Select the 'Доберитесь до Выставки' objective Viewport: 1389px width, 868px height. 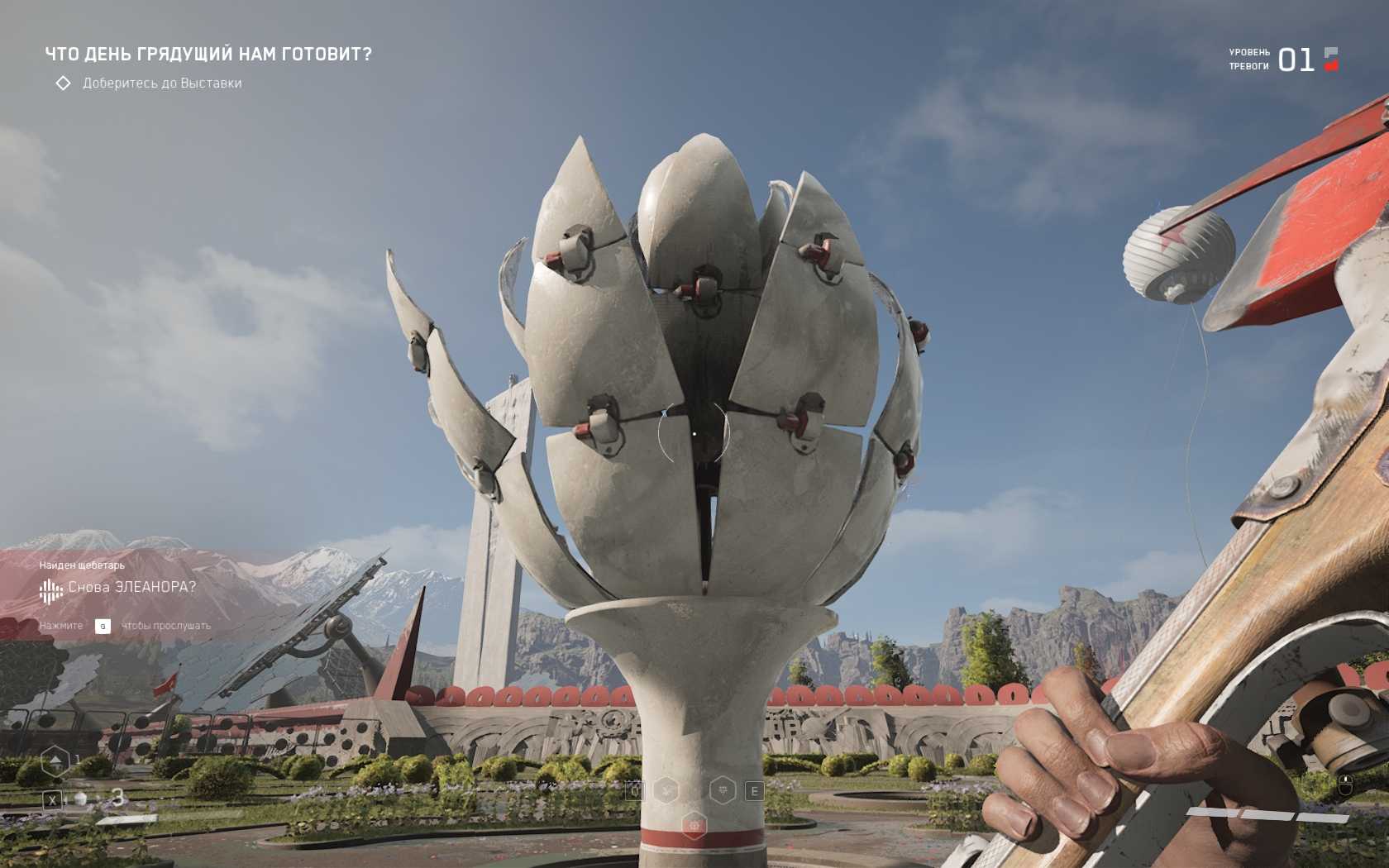162,83
